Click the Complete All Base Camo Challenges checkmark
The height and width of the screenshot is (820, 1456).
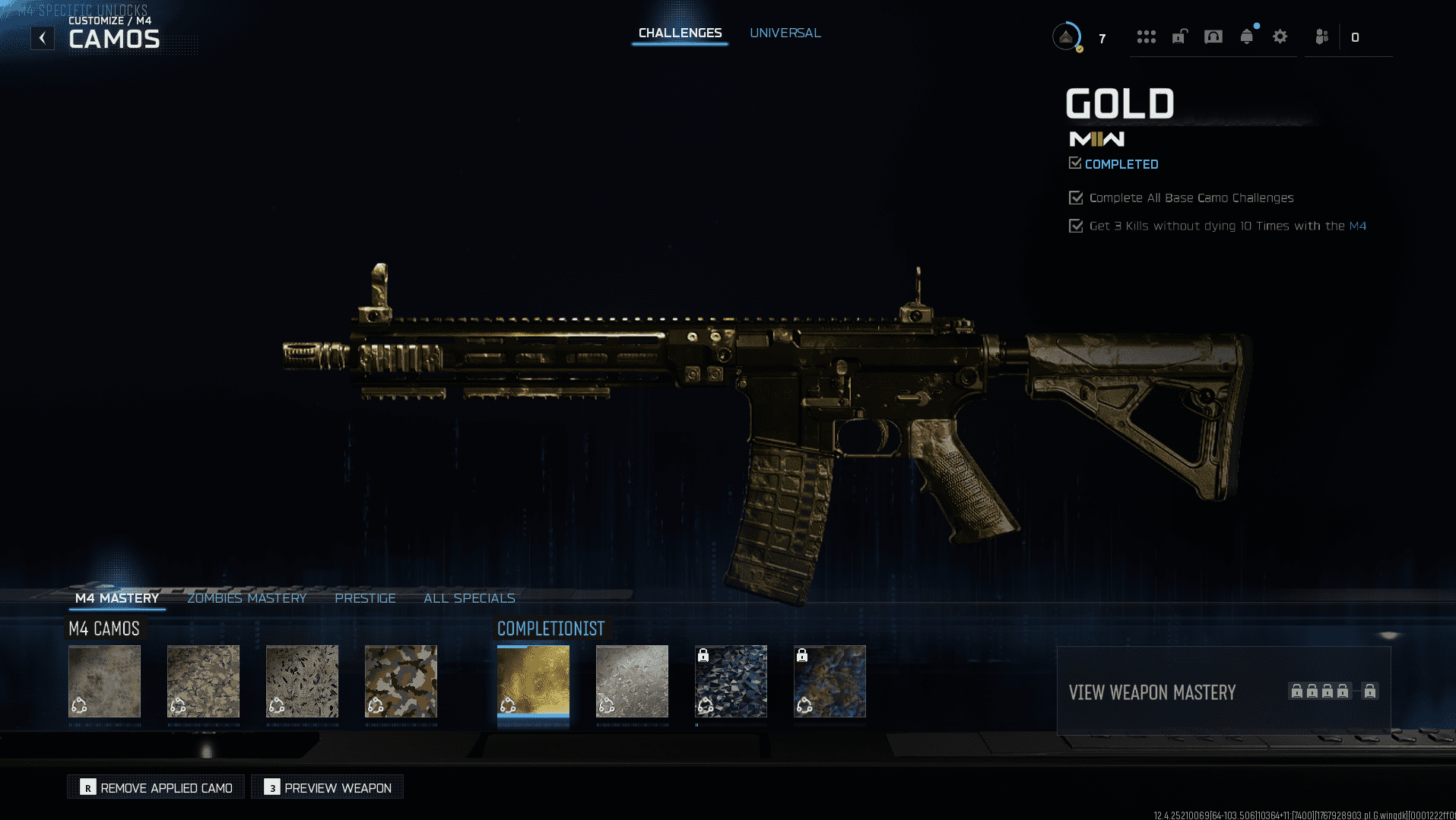coord(1076,198)
